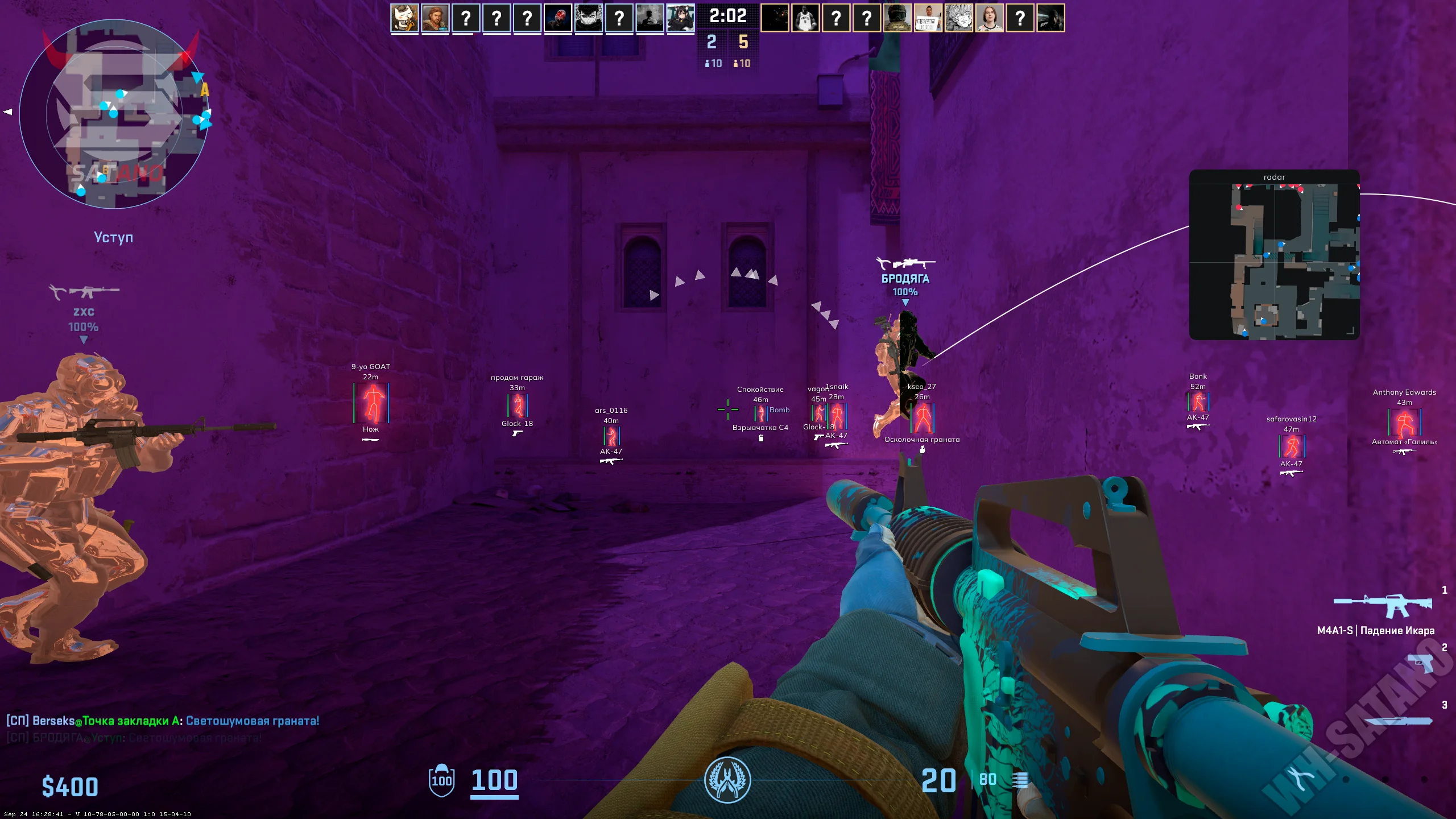Equip the knife in slot 3
The width and height of the screenshot is (1456, 819).
1398,721
